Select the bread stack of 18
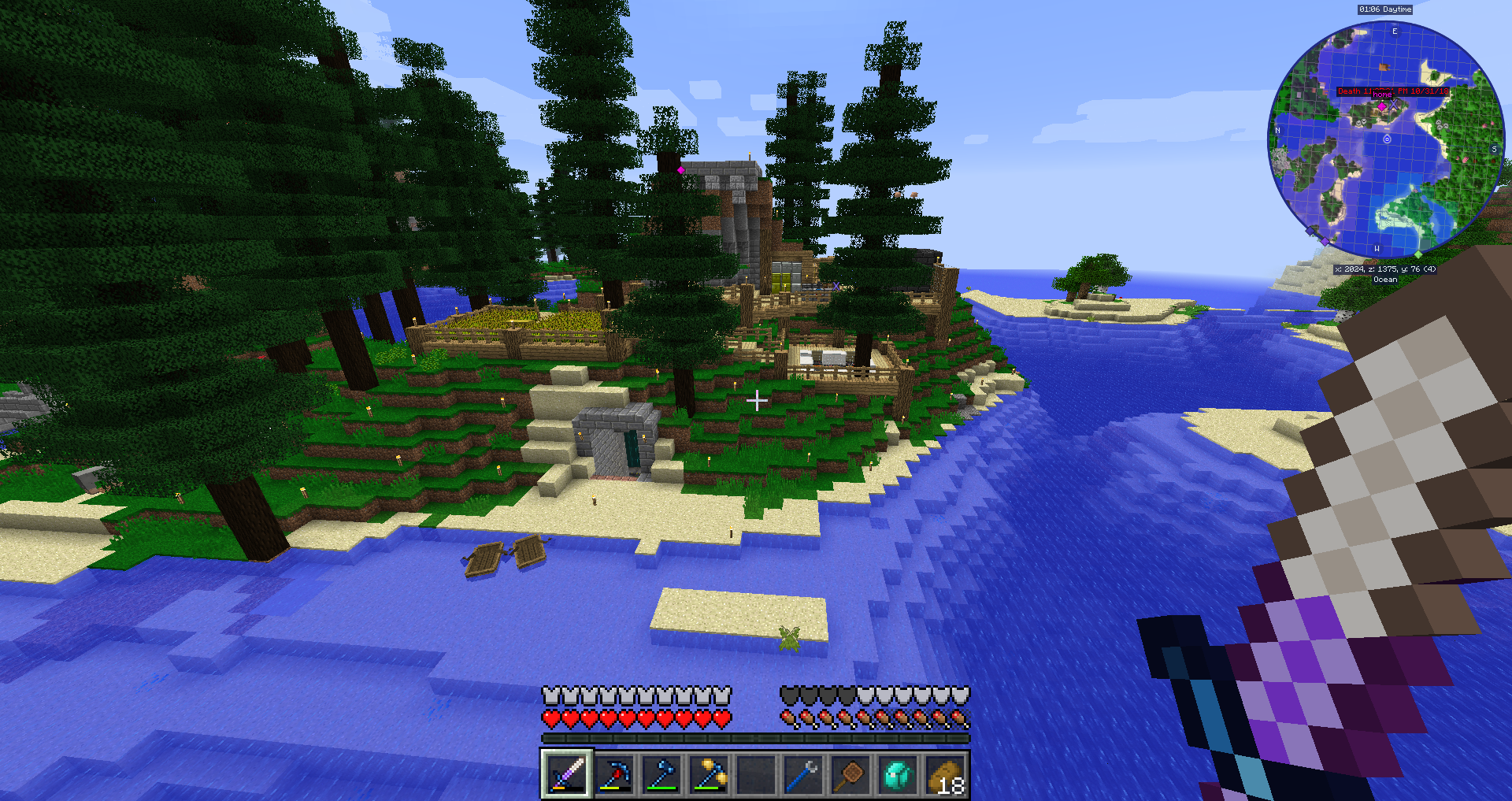 coord(945,775)
